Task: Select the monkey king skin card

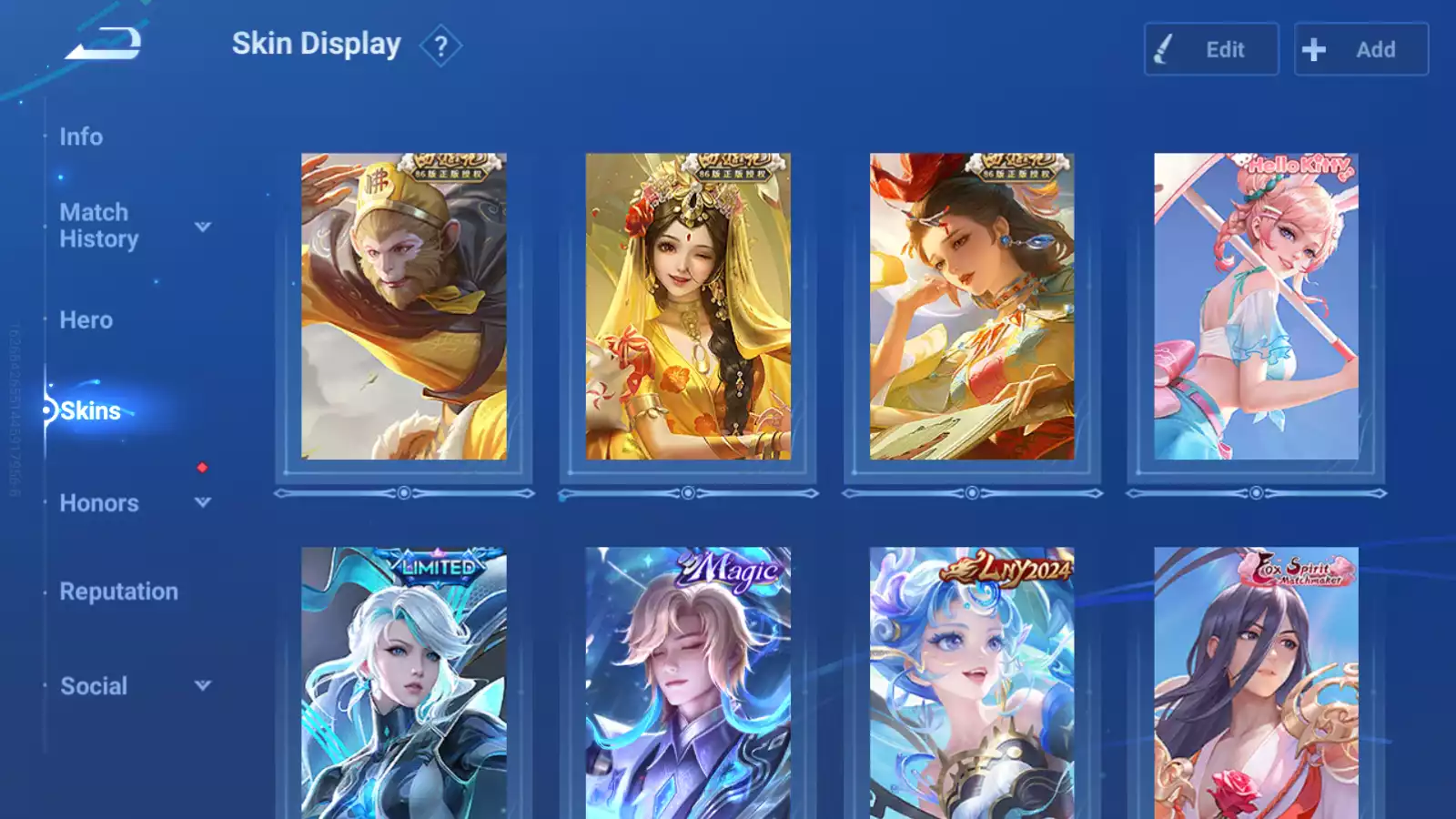Action: (x=404, y=307)
